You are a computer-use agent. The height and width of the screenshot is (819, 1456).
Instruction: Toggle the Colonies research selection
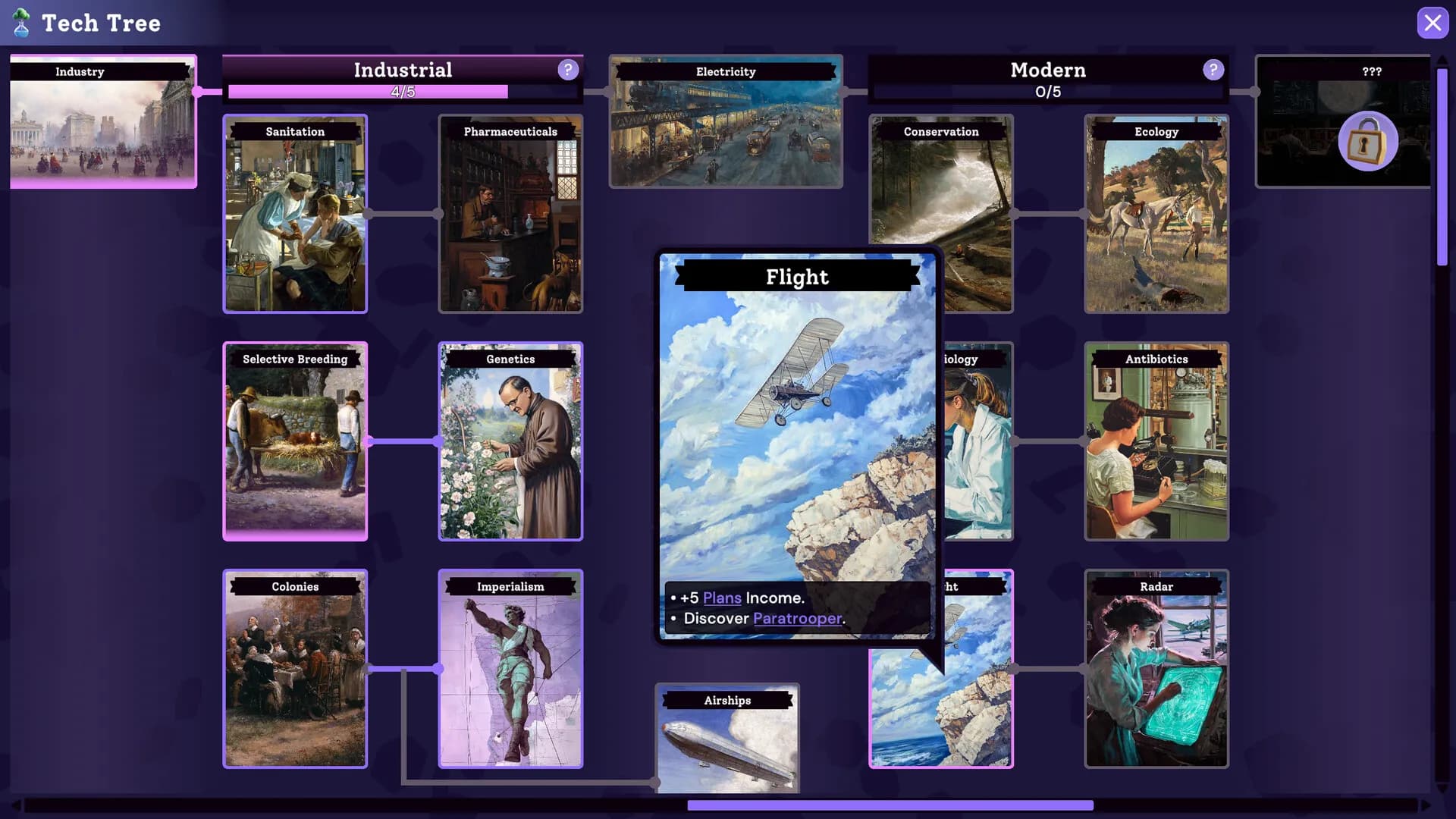click(295, 668)
